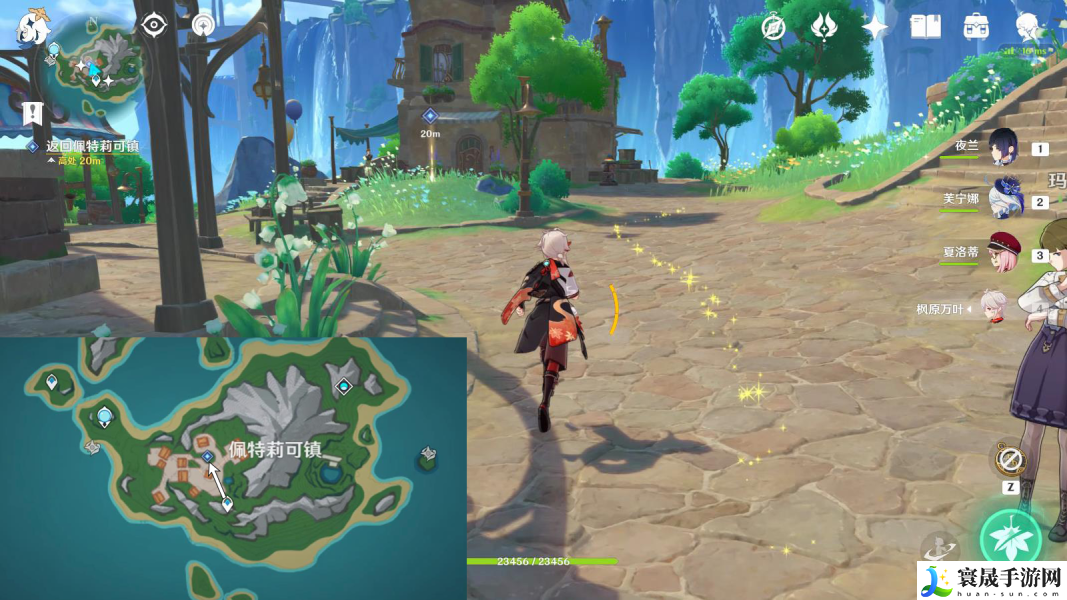This screenshot has width=1067, height=600.
Task: Use the Z gadget slot
Action: [x=1010, y=461]
